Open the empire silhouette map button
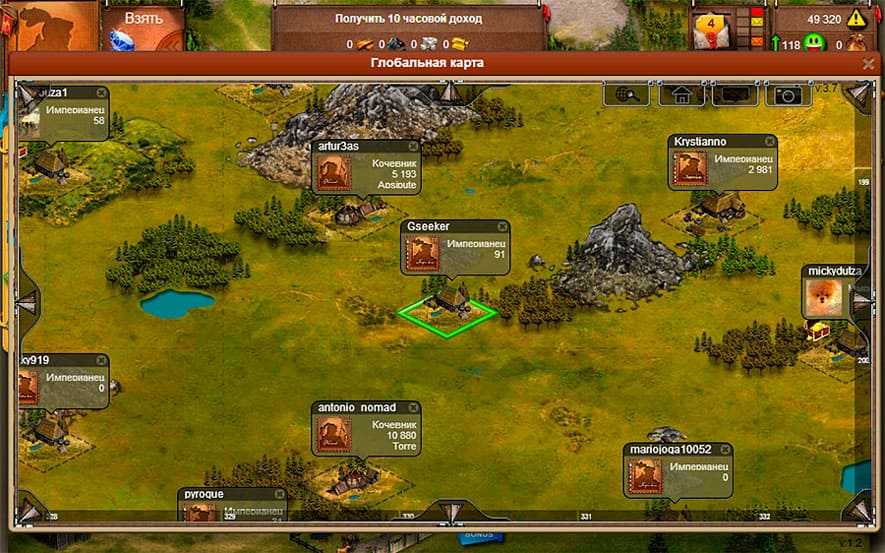The image size is (885, 553). (x=48, y=24)
